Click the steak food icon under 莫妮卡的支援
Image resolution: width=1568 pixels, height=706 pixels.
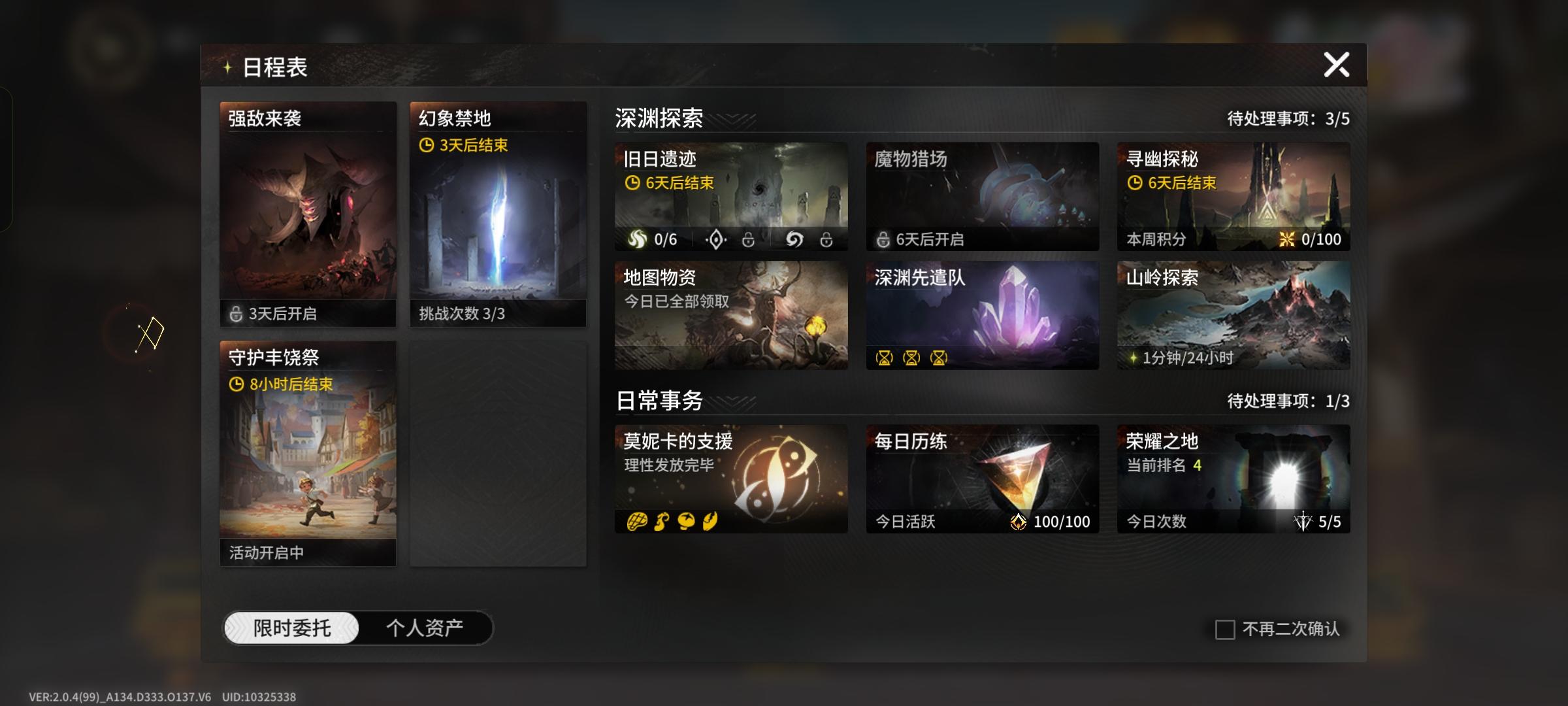[x=637, y=522]
